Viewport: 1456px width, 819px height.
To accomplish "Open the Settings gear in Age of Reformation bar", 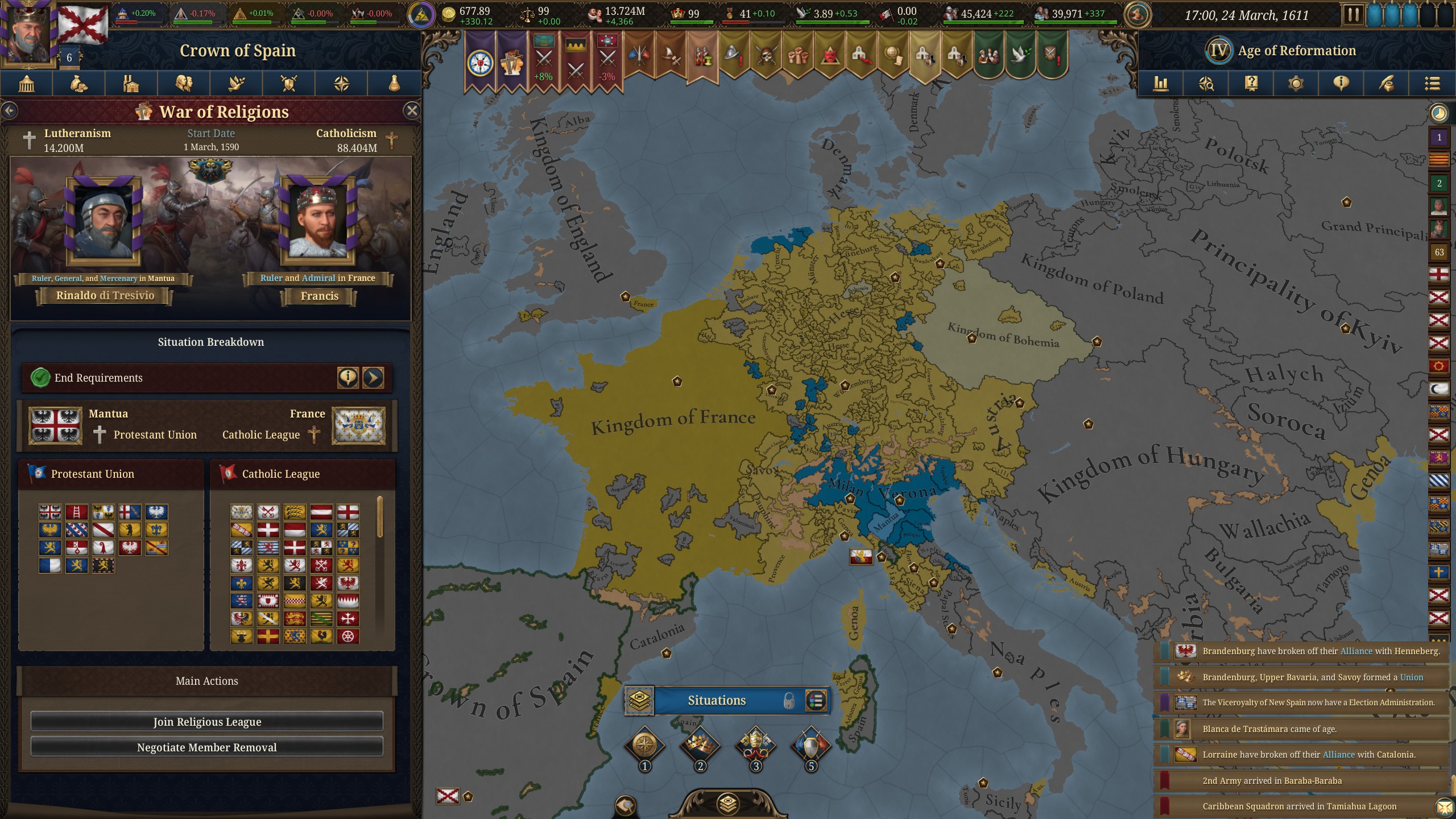I will [1296, 84].
